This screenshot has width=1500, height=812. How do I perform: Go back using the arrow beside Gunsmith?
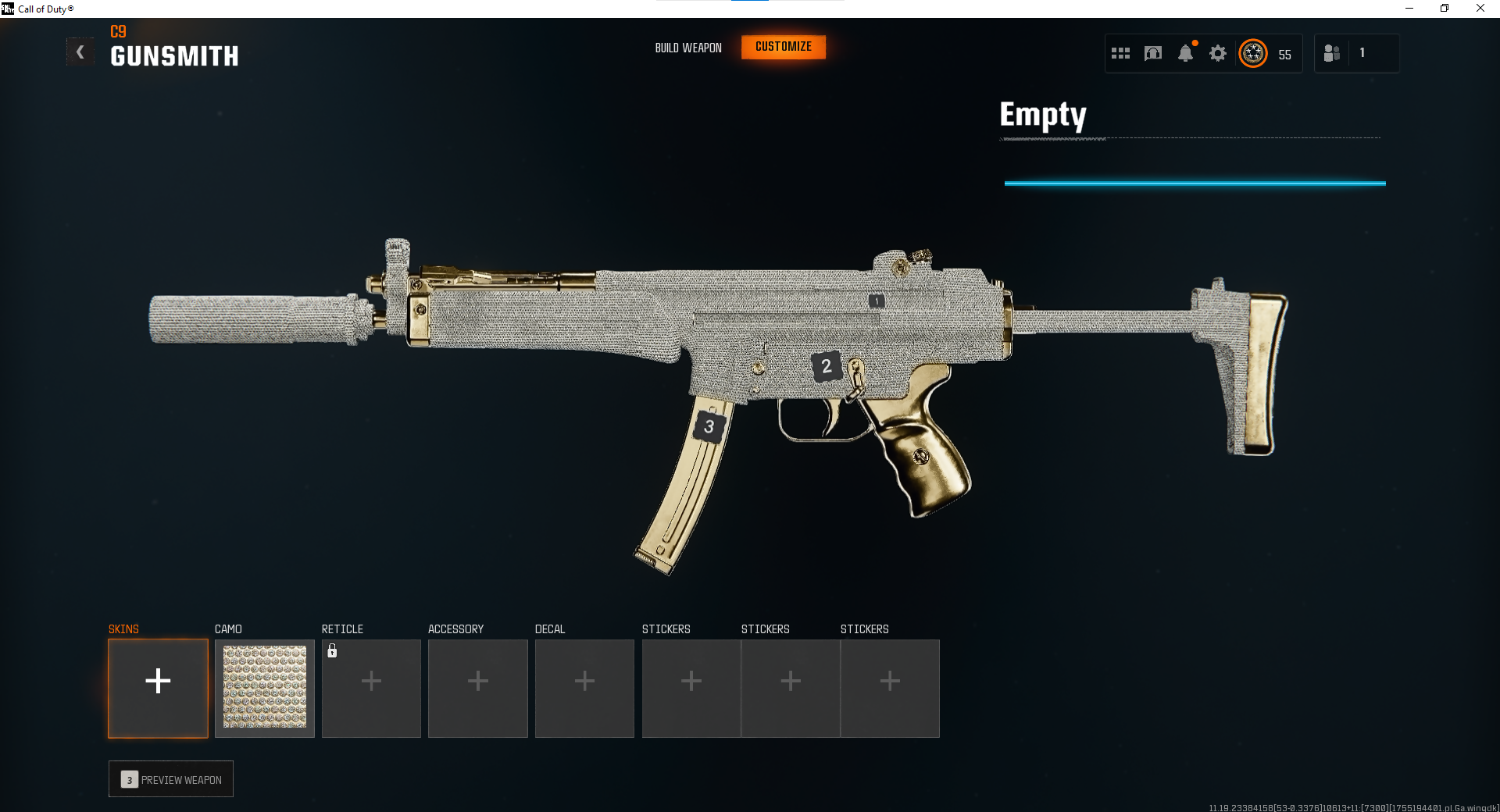tap(80, 52)
